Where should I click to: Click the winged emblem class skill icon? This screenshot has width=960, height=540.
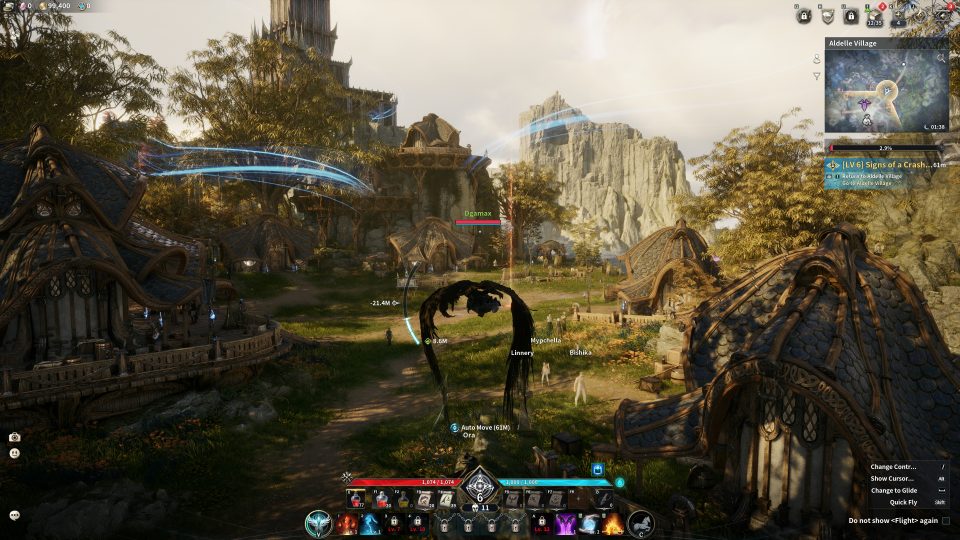319,523
